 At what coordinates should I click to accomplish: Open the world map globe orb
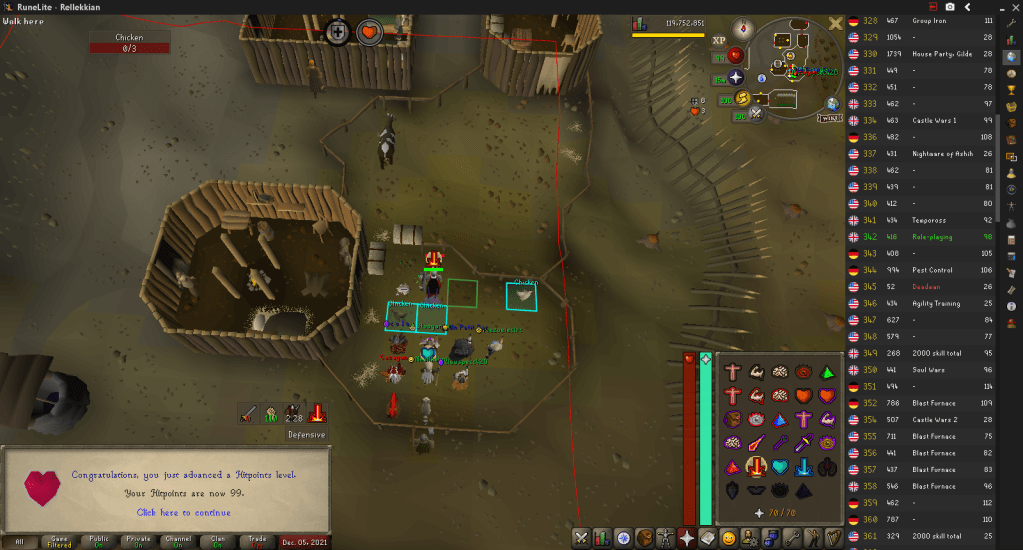point(832,103)
